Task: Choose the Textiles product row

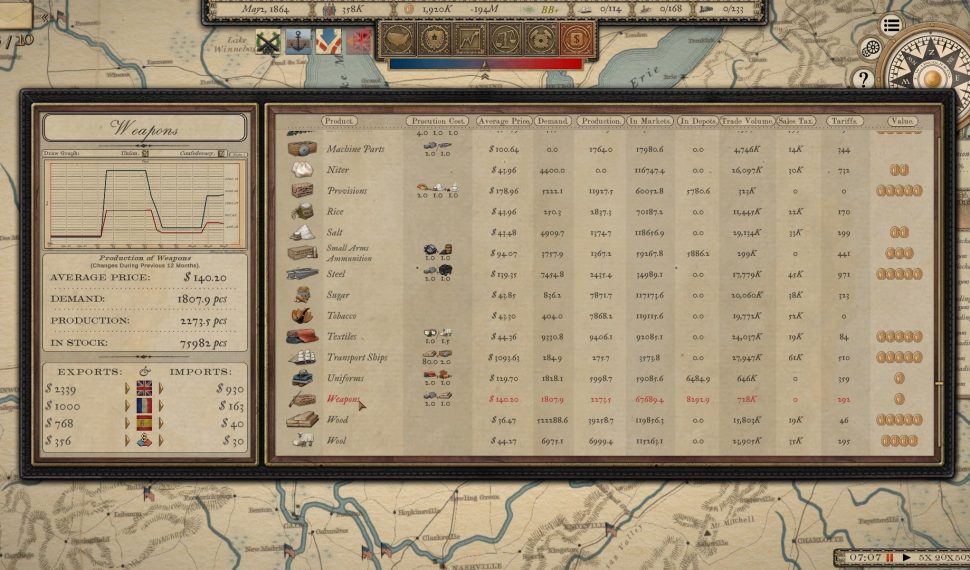Action: (343, 337)
